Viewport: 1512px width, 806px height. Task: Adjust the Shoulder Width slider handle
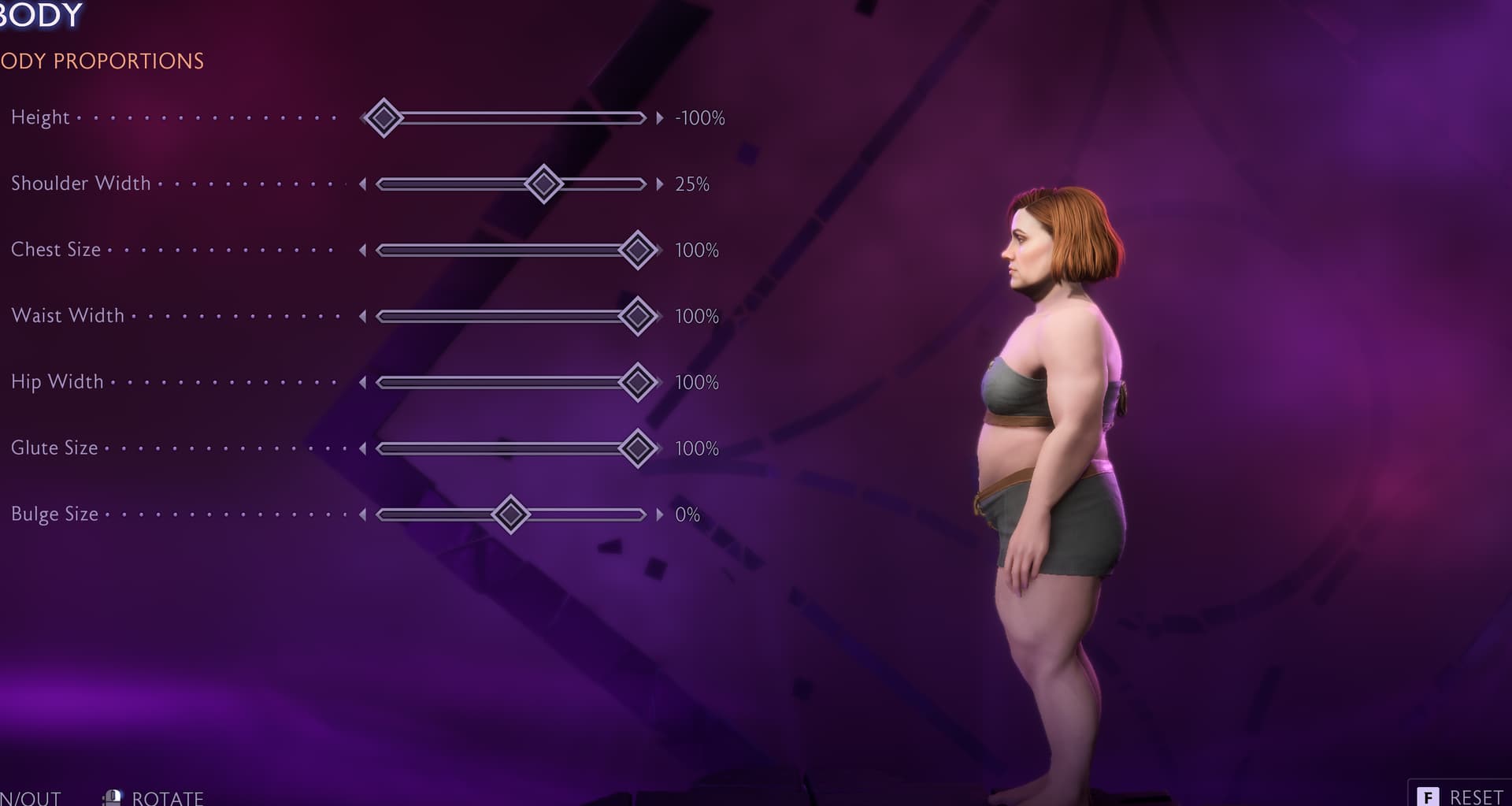(x=543, y=184)
